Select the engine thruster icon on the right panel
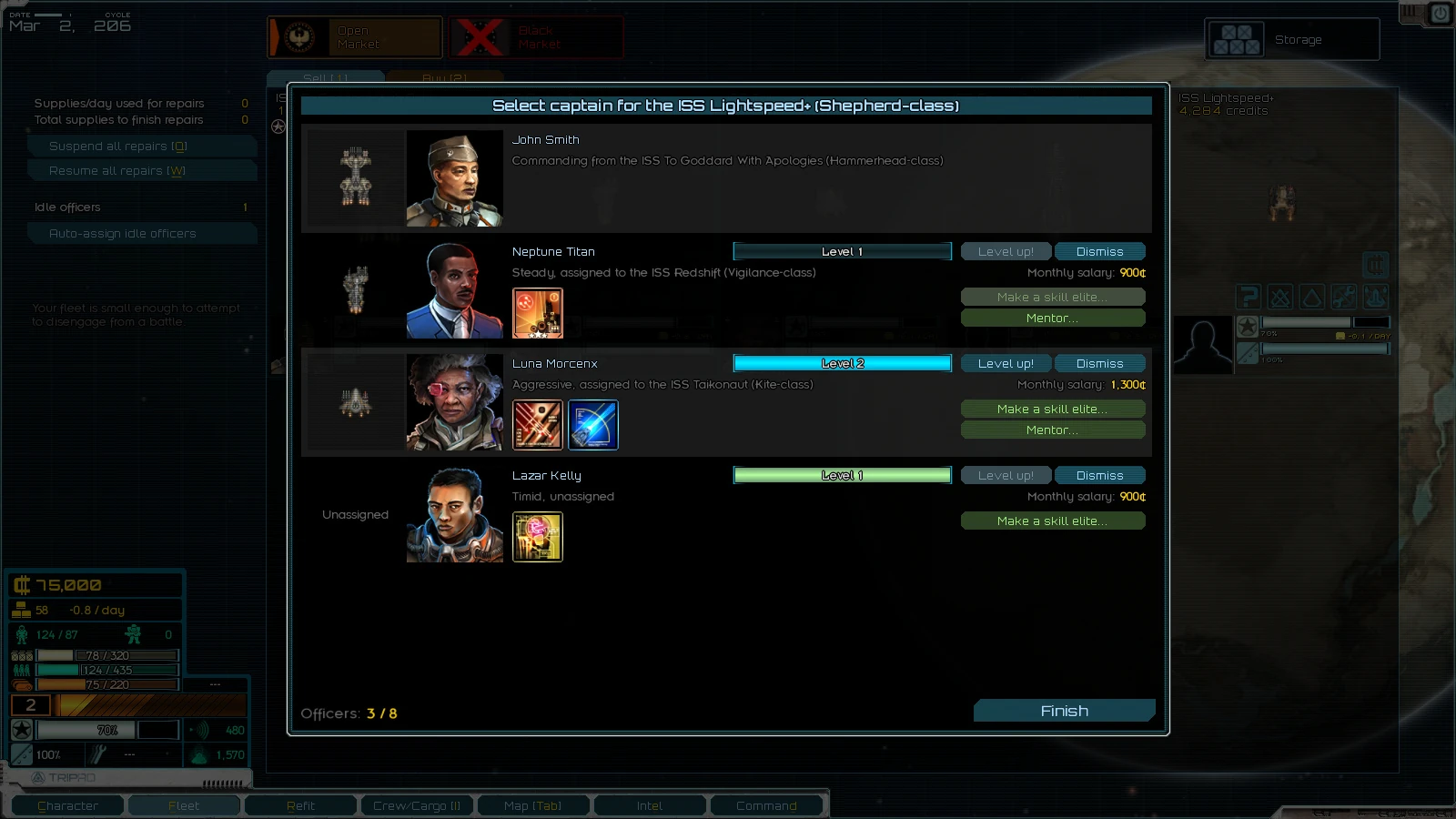The height and width of the screenshot is (819, 1456). pos(1377,297)
